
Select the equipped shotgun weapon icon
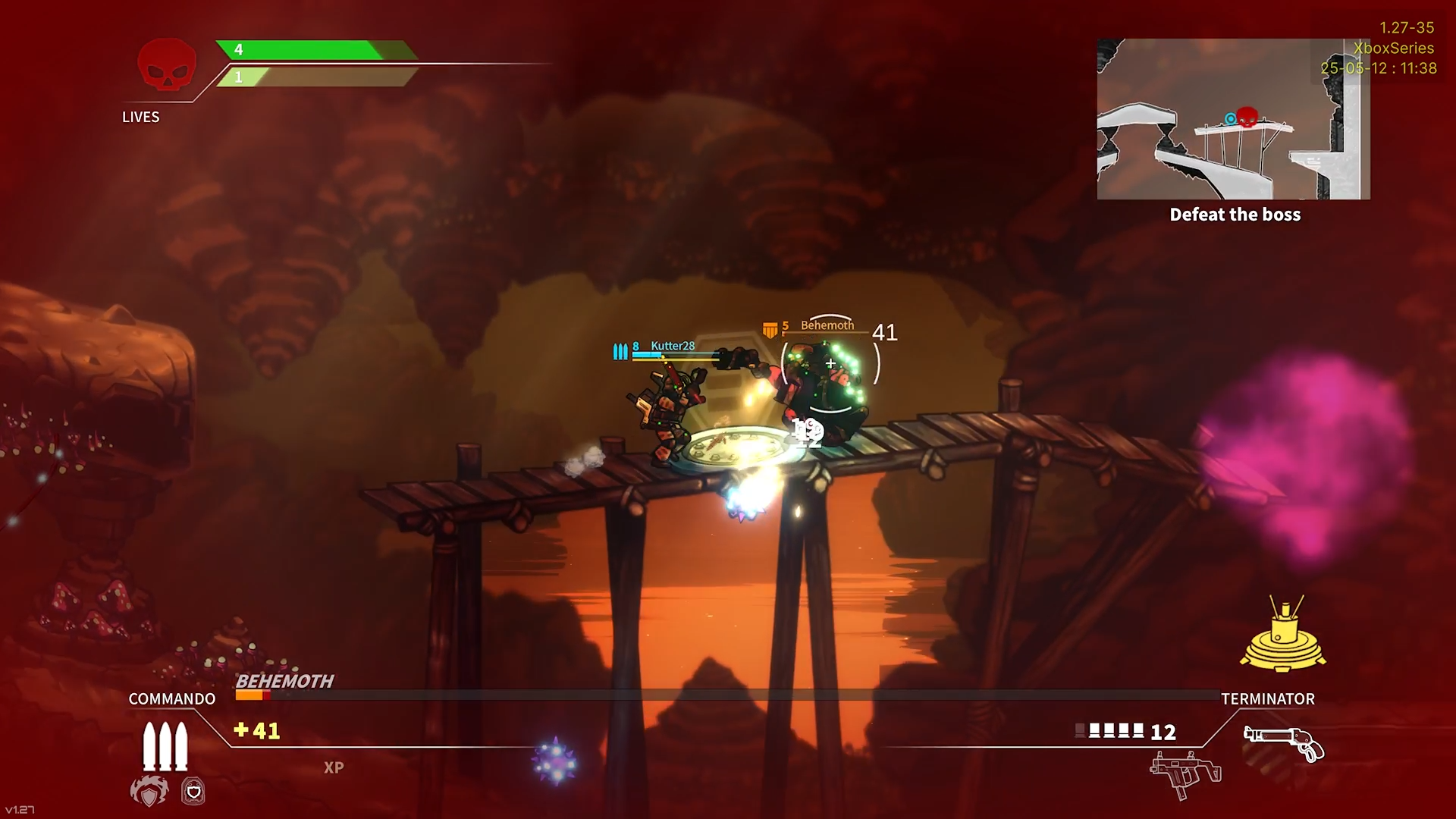(1284, 743)
